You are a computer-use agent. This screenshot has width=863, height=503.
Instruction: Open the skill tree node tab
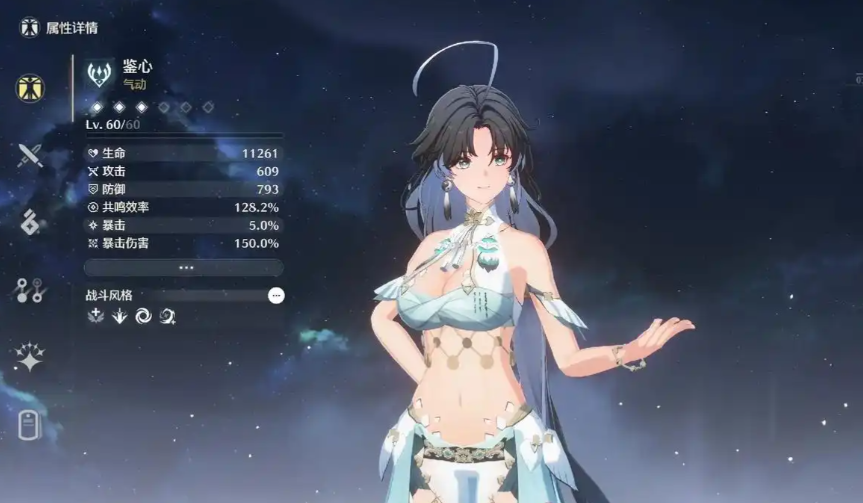(x=29, y=290)
